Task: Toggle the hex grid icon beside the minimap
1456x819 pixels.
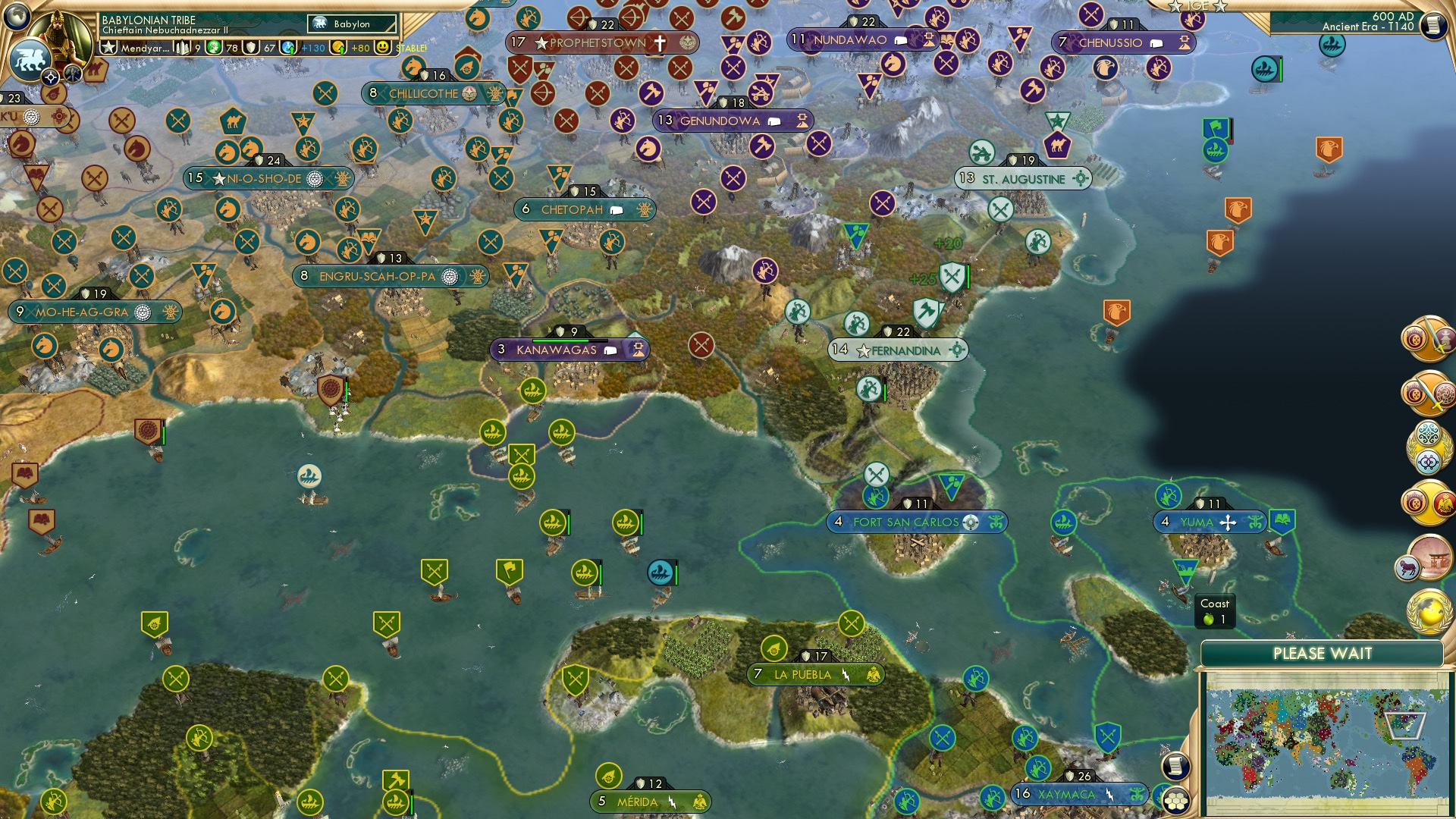Action: pyautogui.click(x=1175, y=801)
